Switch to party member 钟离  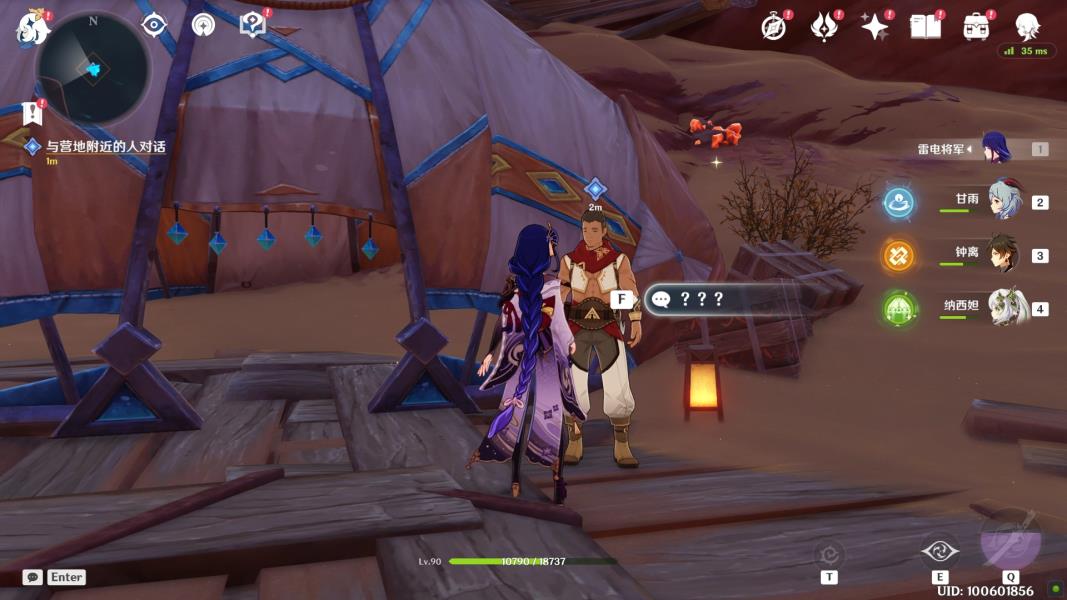point(1002,254)
